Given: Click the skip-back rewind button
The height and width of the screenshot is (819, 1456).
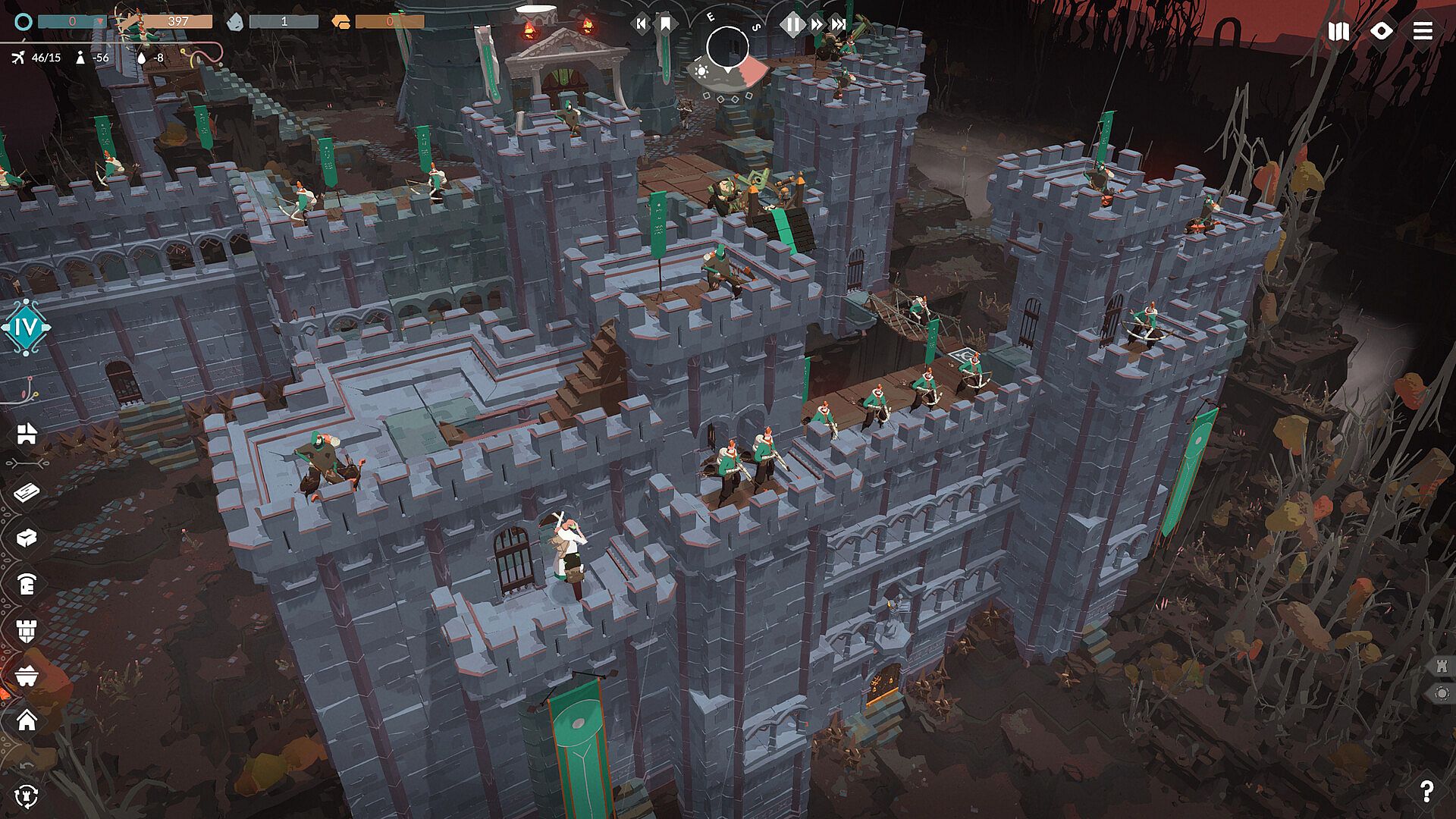Looking at the screenshot, I should pyautogui.click(x=641, y=24).
